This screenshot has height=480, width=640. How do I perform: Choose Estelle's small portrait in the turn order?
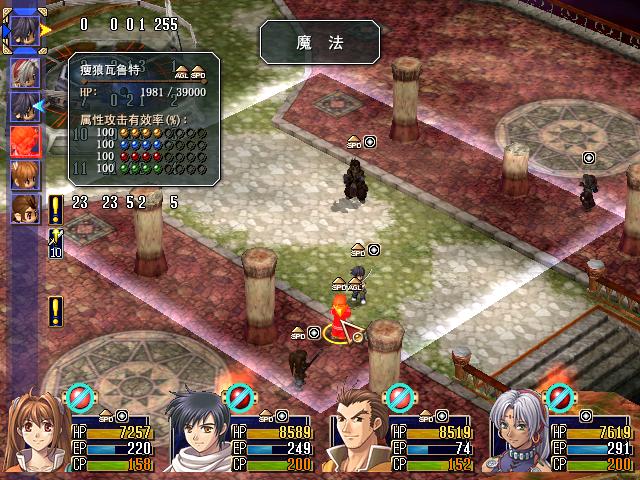25,174
